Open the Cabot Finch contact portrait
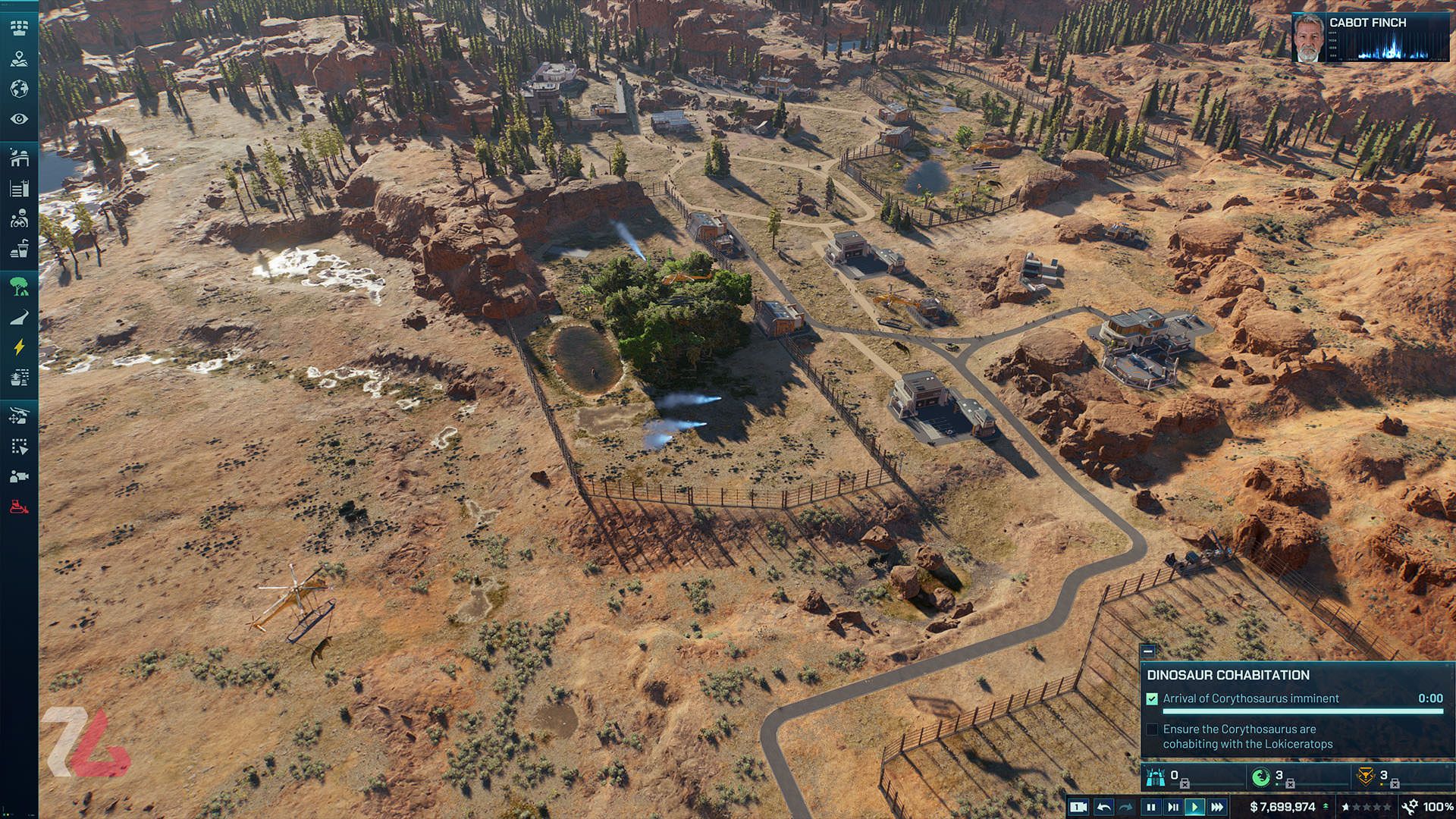1456x819 pixels. [1308, 37]
